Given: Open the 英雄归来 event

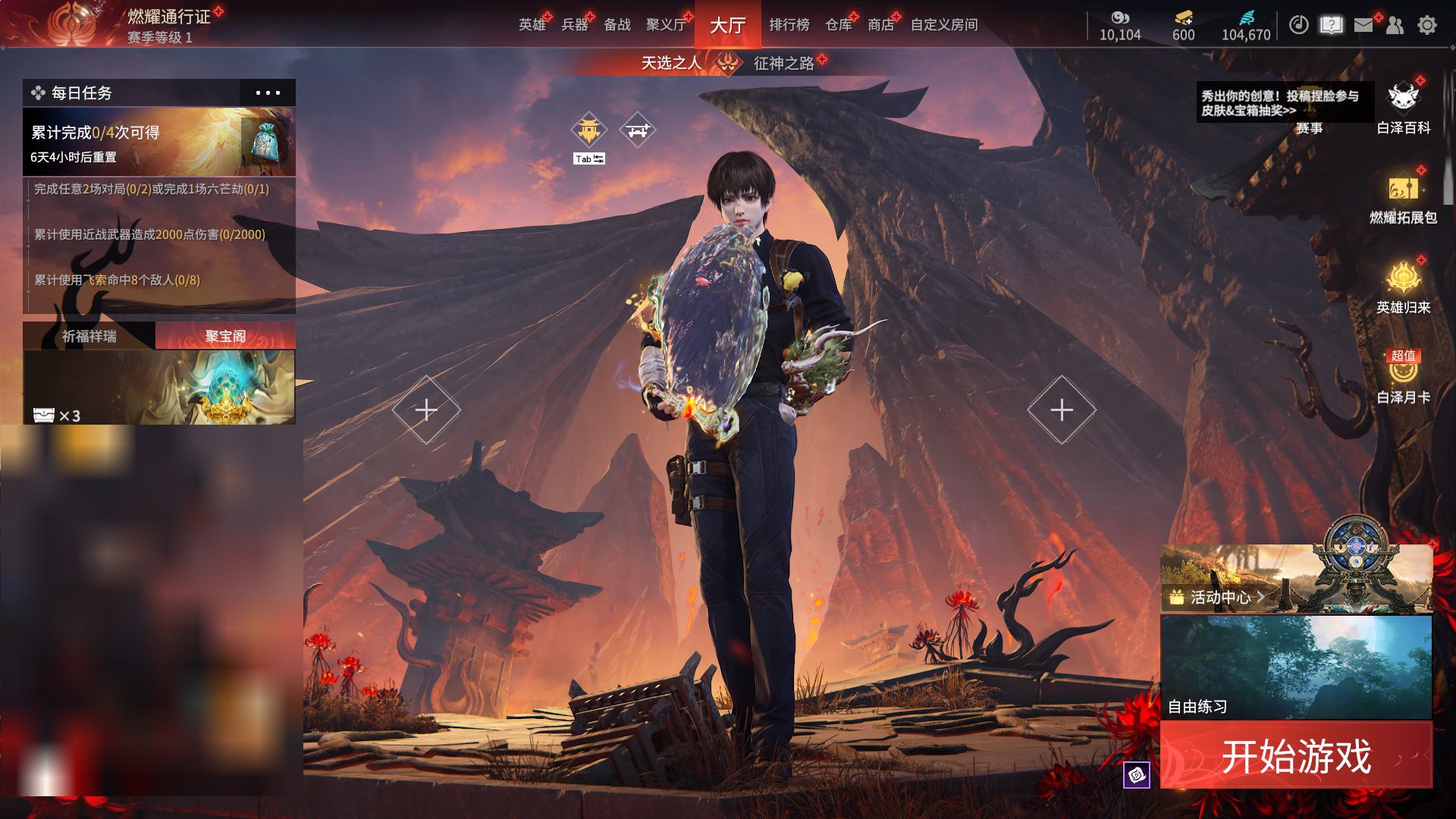Looking at the screenshot, I should [x=1403, y=288].
